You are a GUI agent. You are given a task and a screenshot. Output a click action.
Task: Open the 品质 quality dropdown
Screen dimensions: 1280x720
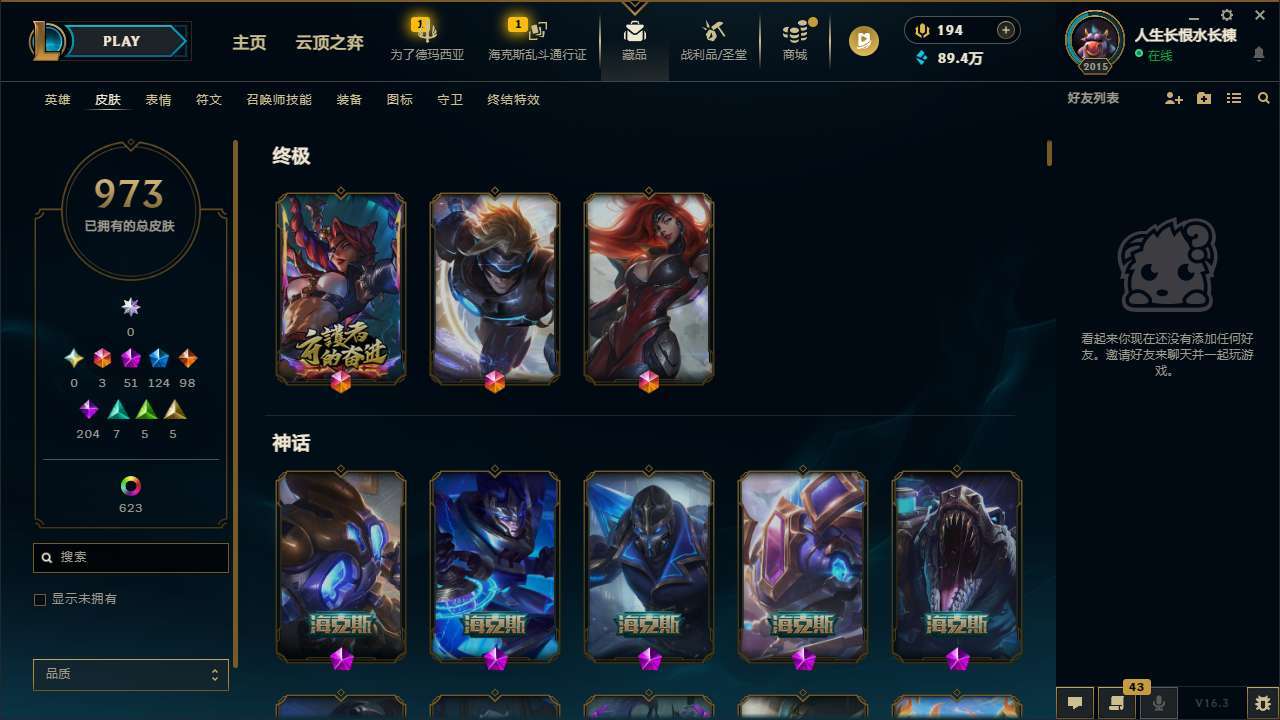[130, 674]
